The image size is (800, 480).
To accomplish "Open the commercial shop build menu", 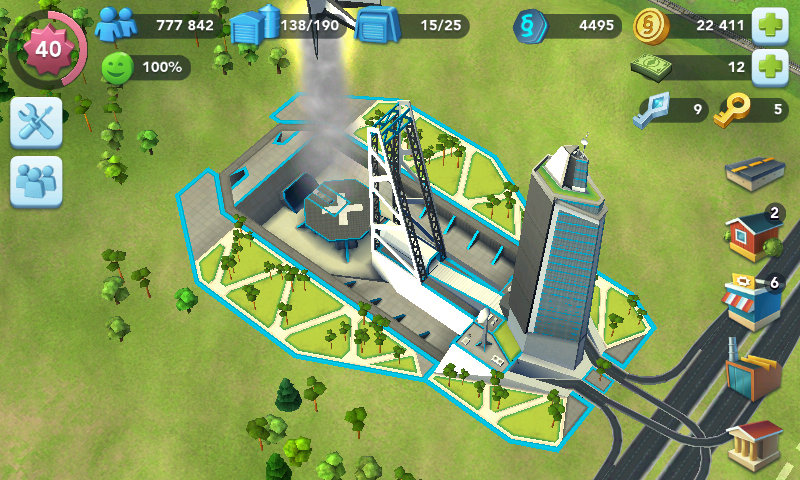I will tap(755, 302).
